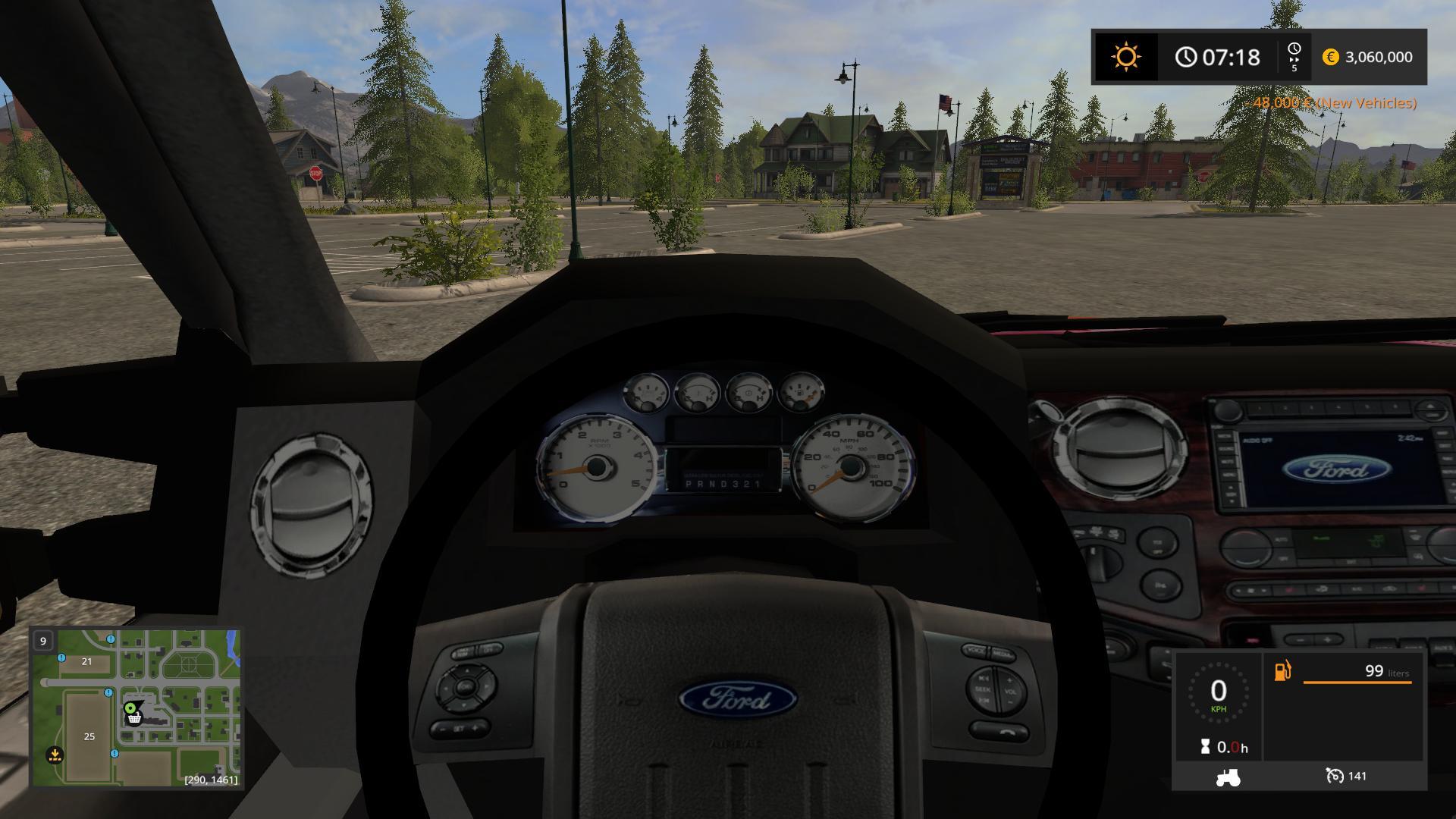Select field 25 on the minimap
Screen dimensions: 1456x819
(89, 736)
